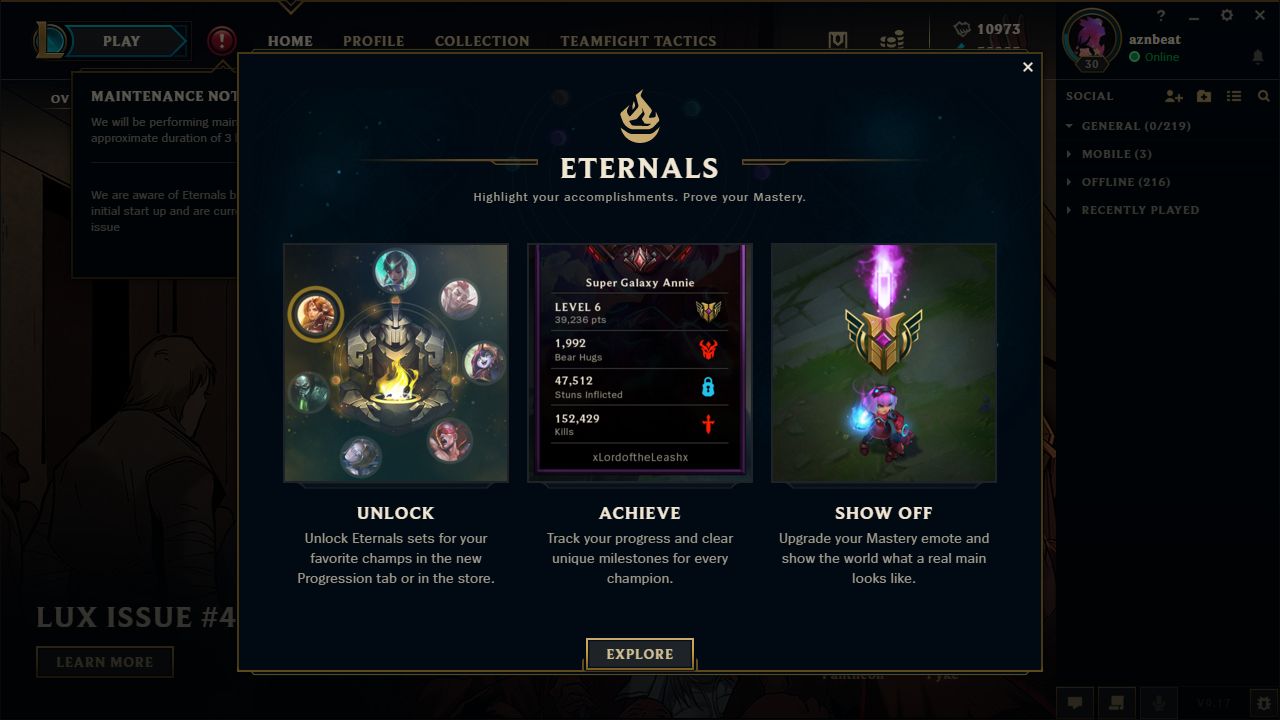Click the bug report icon

pyautogui.click(x=1263, y=703)
